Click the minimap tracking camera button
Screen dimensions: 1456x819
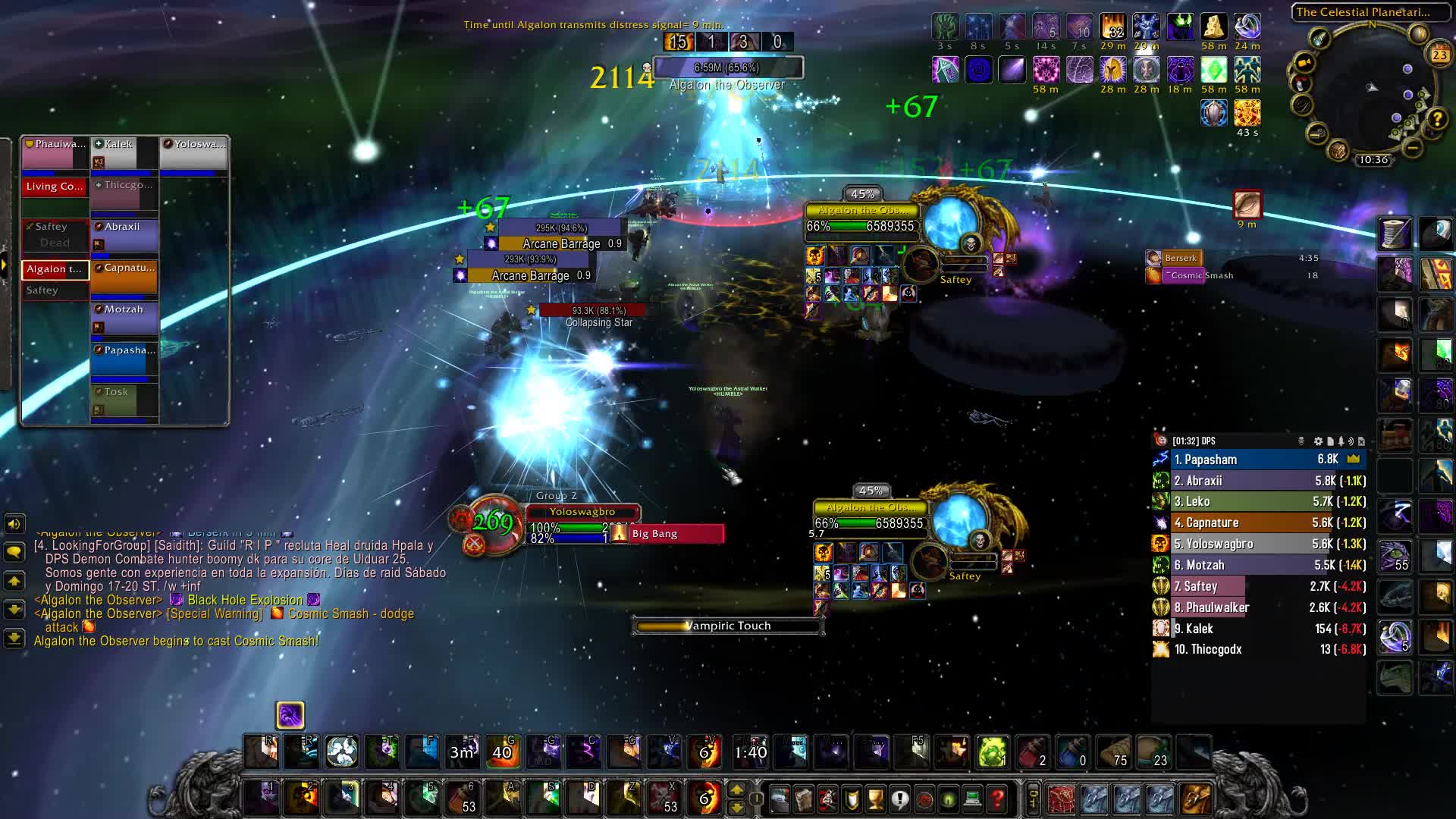[1304, 62]
